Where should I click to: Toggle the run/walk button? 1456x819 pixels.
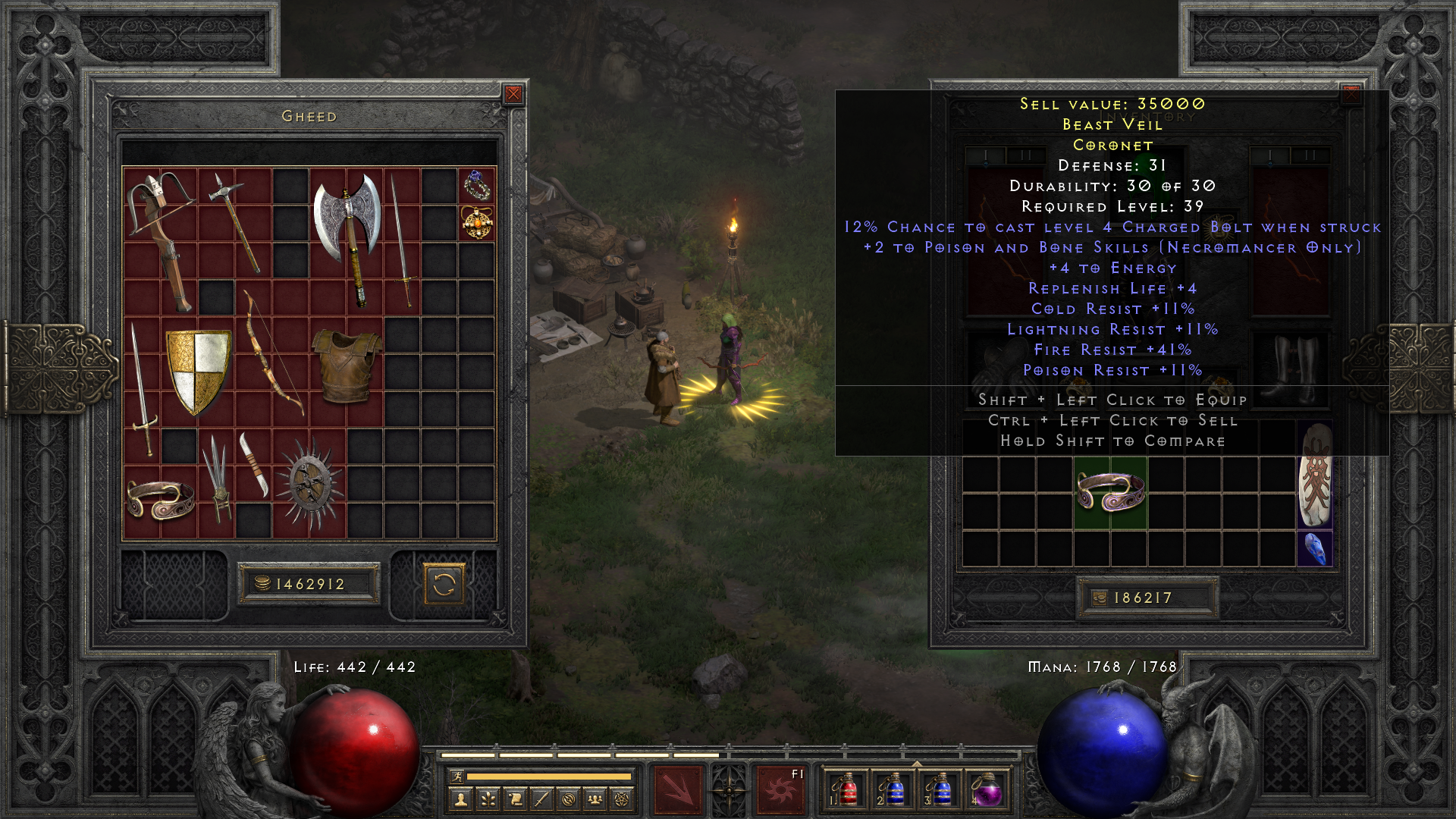pos(457,776)
